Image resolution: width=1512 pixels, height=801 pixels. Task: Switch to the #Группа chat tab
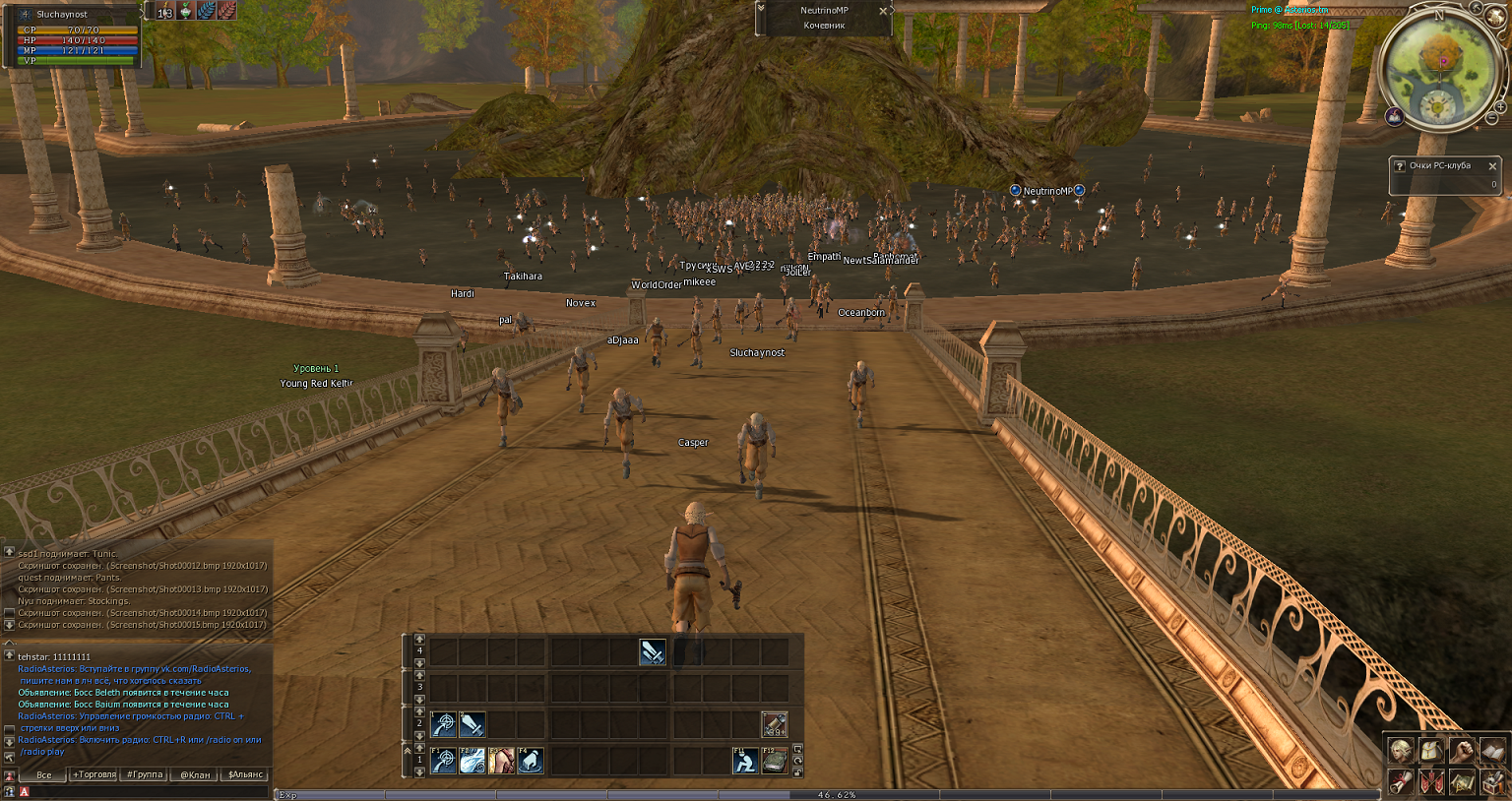coord(145,774)
